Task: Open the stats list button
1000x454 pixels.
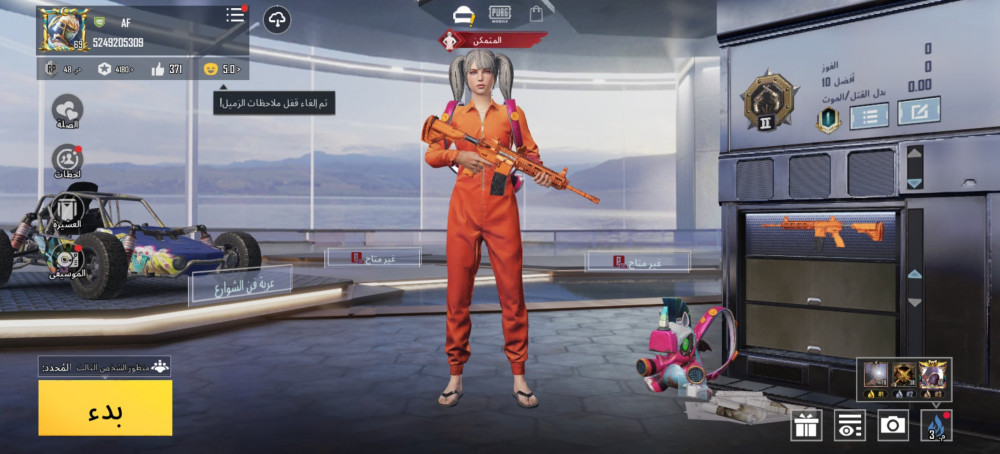Action: click(869, 116)
